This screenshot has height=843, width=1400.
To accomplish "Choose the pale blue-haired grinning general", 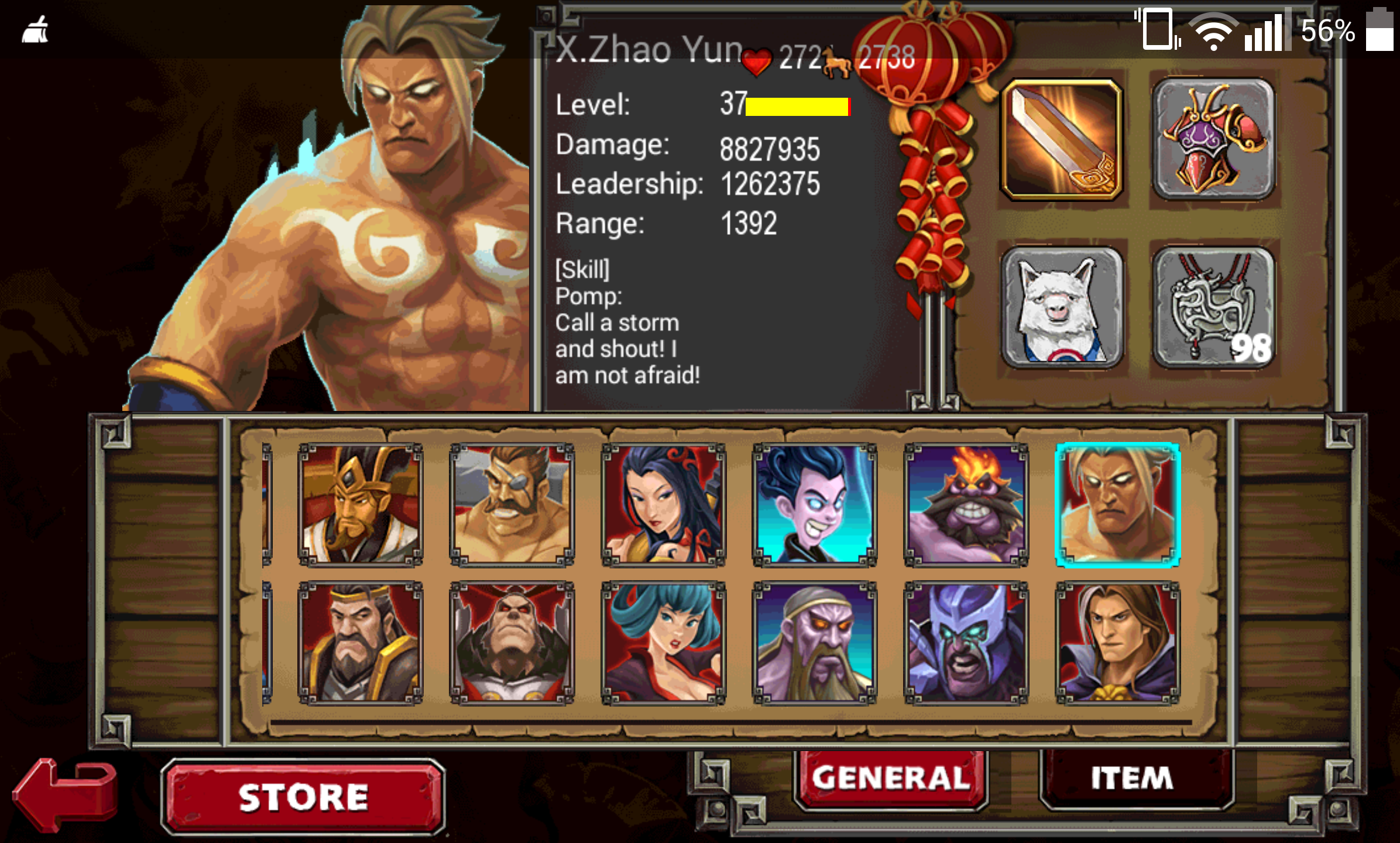I will tap(814, 505).
